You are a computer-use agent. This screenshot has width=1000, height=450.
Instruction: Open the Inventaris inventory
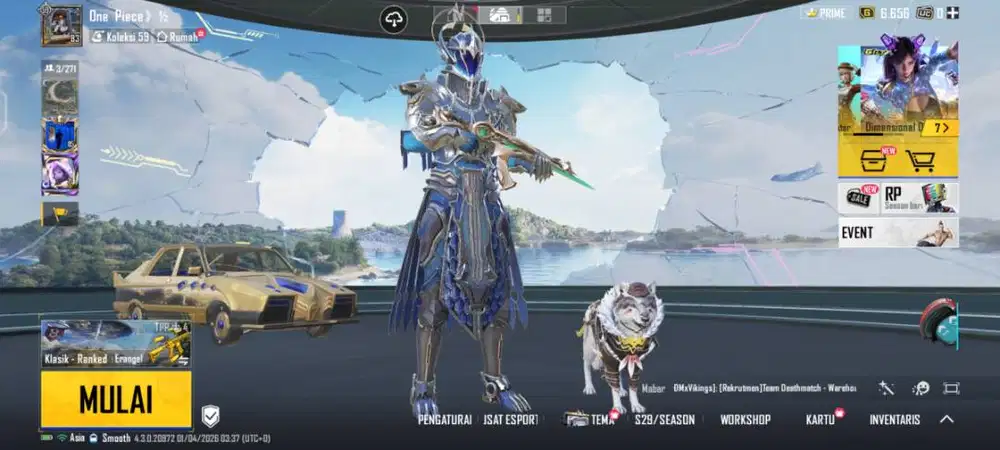click(894, 420)
